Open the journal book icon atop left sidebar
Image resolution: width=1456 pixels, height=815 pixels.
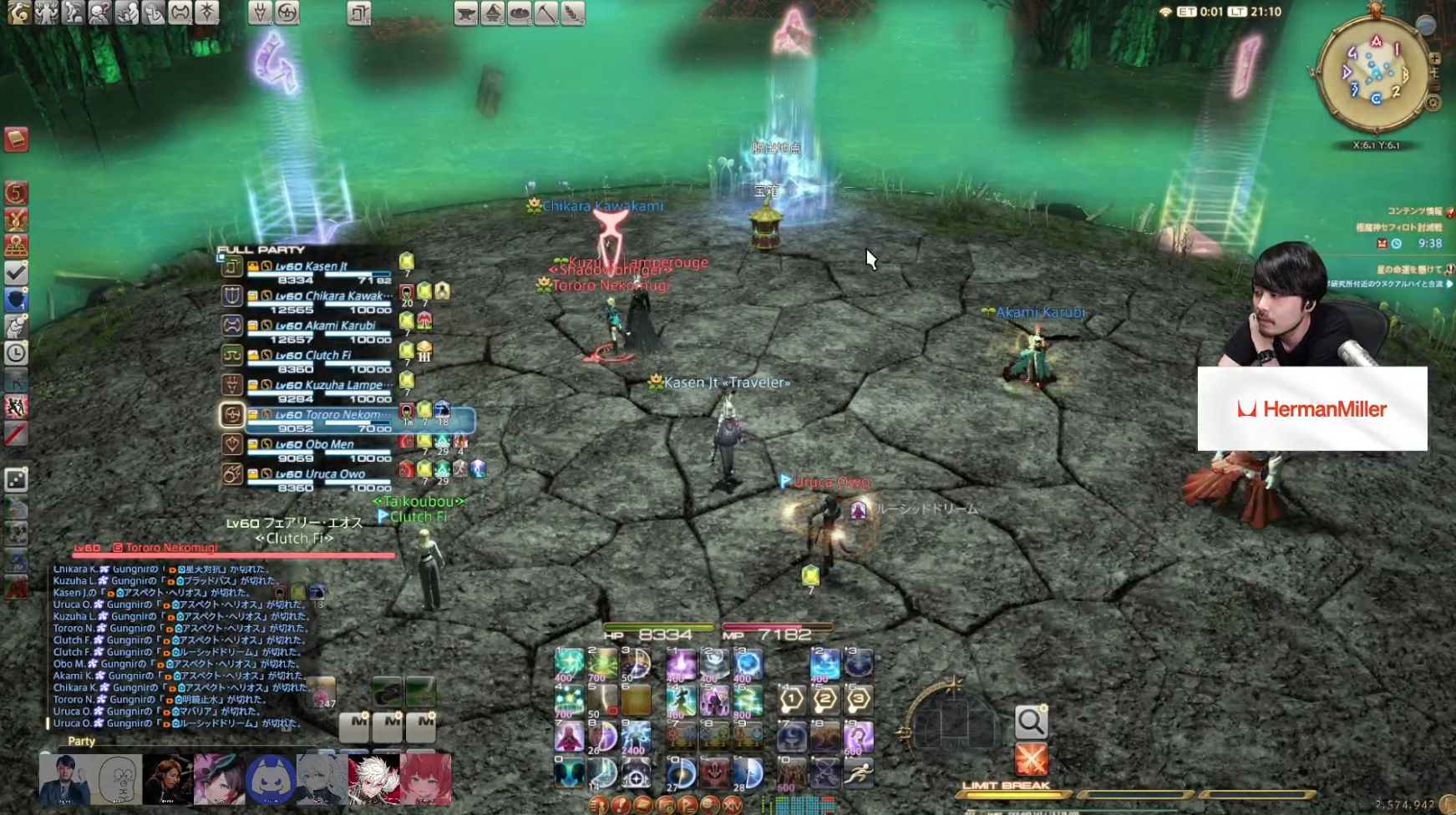point(16,140)
